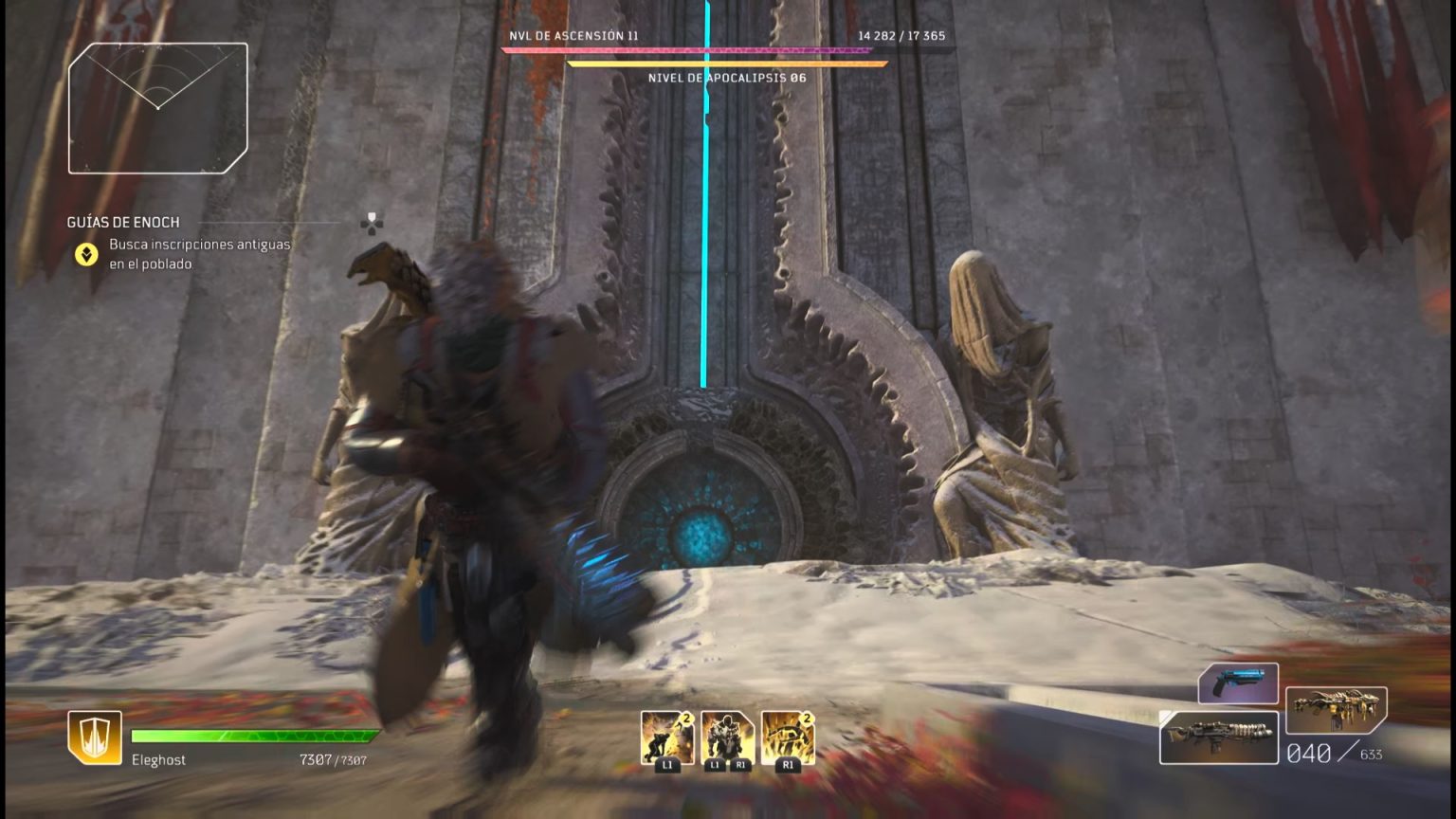1456x819 pixels.
Task: Open the minimap in the corner
Action: pos(157,108)
